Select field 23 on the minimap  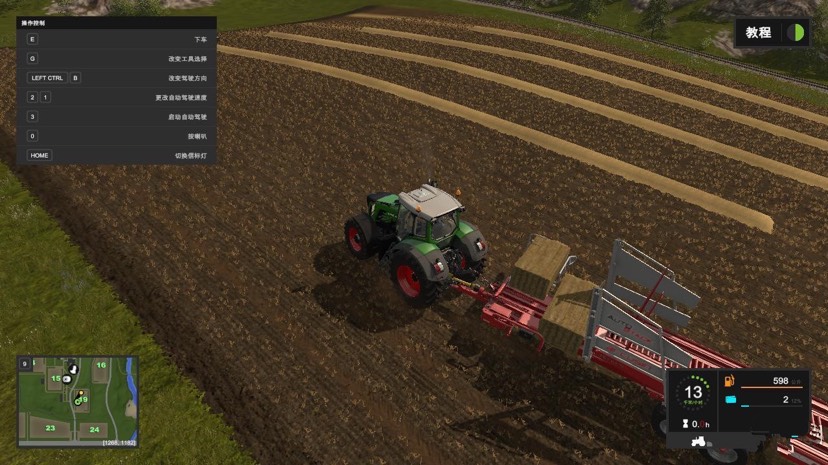pos(50,428)
